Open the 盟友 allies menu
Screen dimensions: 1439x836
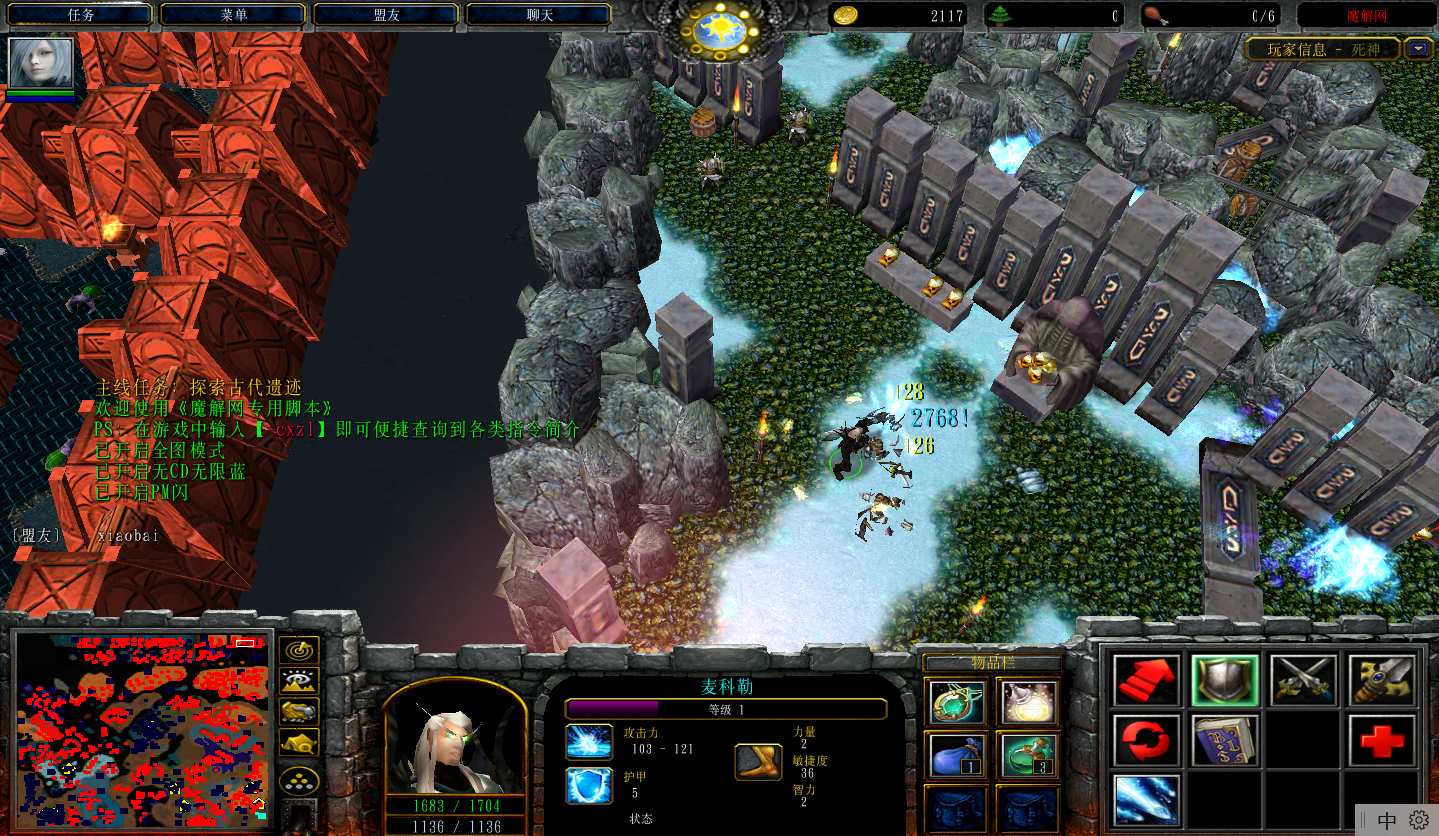coord(386,14)
